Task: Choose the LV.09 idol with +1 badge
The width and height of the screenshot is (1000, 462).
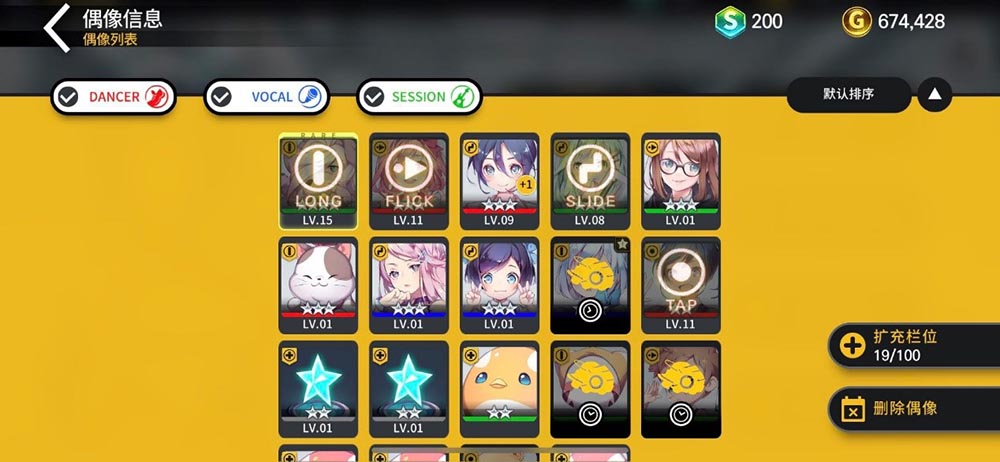Action: coord(499,181)
